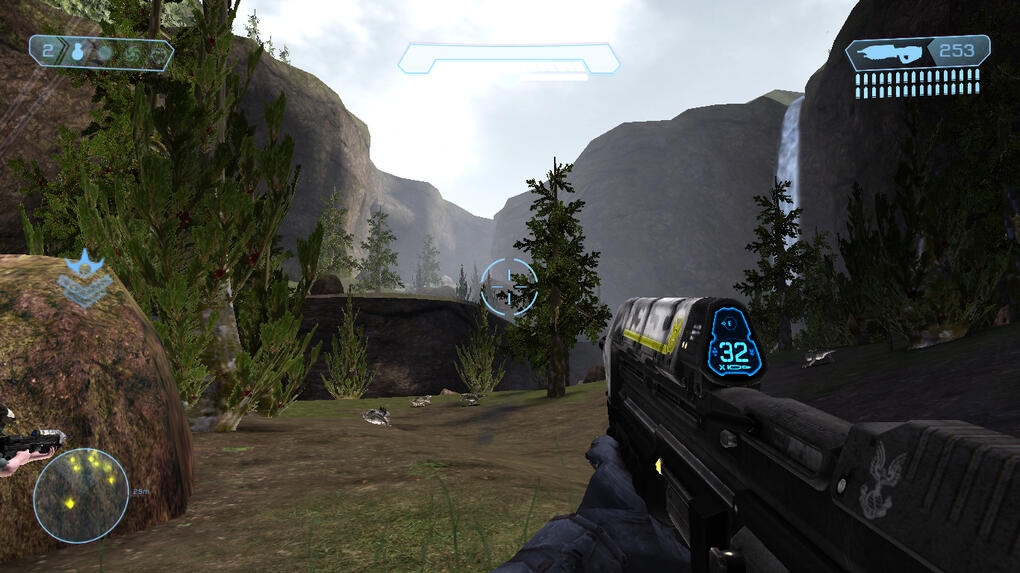Select the highlighted frag grenade icon
The image size is (1020, 573).
point(77,54)
